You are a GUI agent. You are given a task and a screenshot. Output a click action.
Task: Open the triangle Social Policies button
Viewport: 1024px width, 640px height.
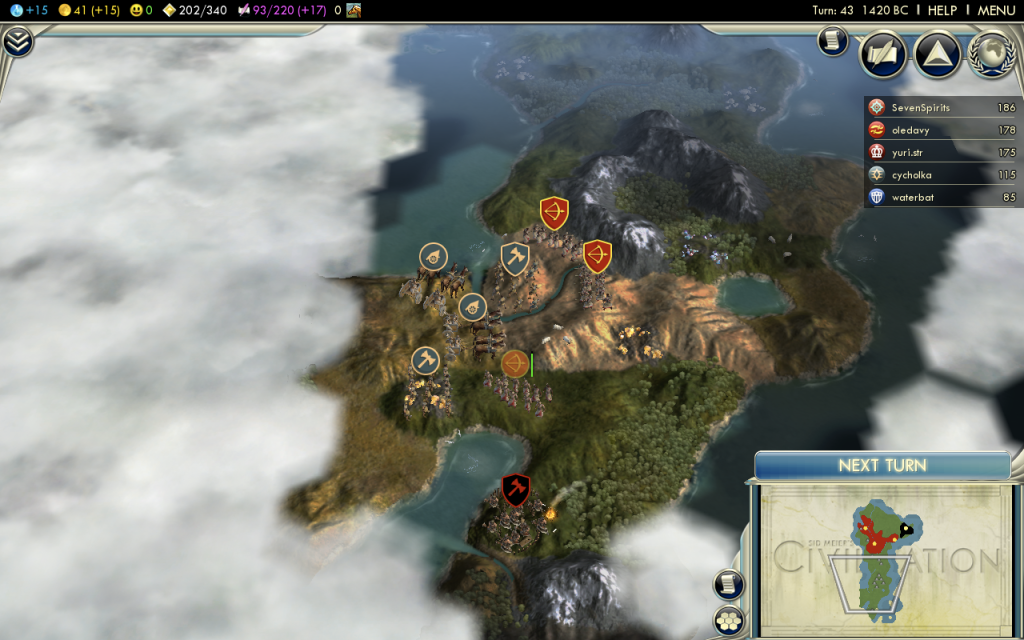tap(937, 54)
